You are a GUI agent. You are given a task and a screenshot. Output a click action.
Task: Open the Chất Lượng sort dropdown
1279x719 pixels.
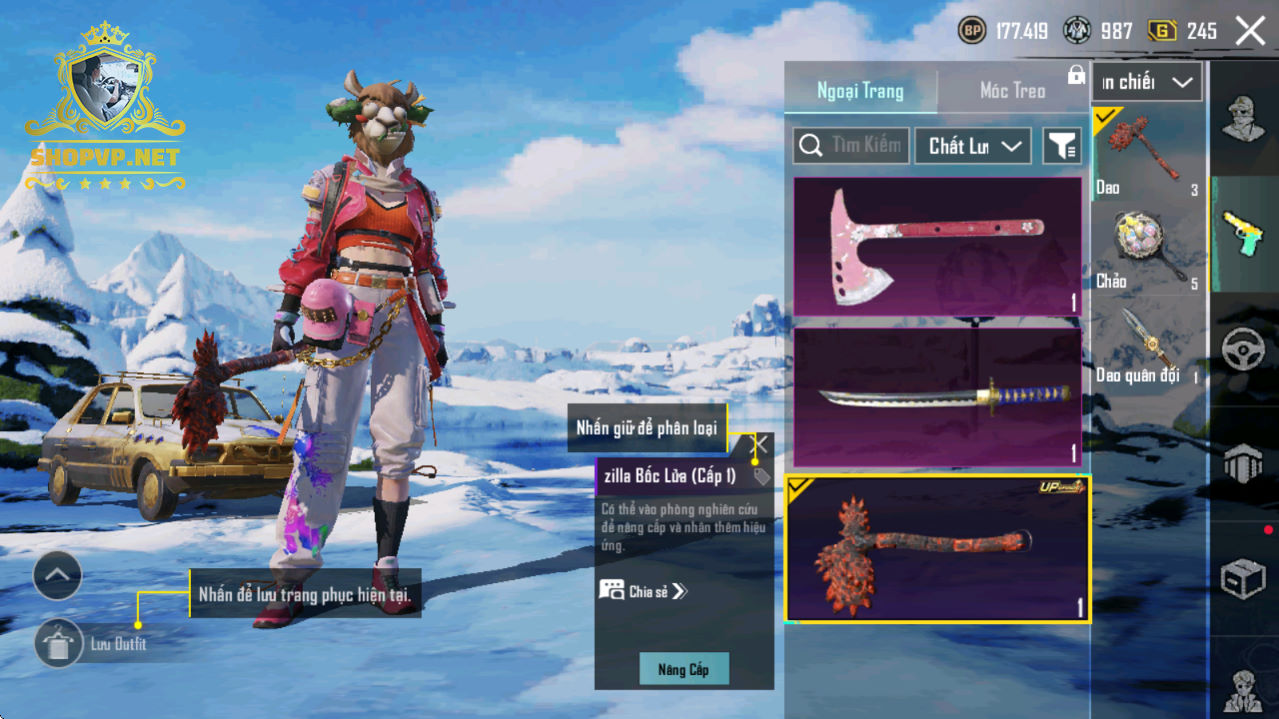click(973, 146)
